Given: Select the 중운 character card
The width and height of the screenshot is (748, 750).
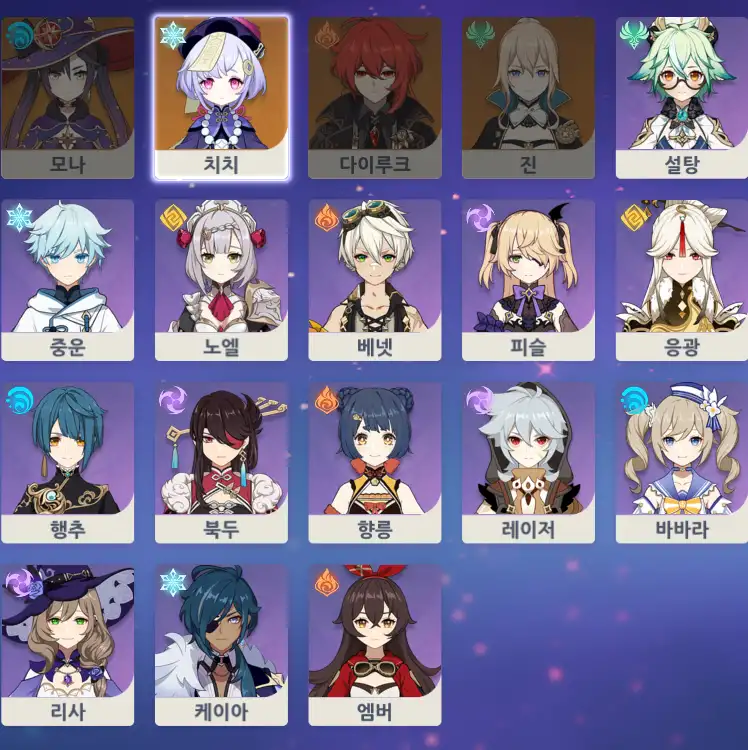Looking at the screenshot, I should click(x=67, y=280).
